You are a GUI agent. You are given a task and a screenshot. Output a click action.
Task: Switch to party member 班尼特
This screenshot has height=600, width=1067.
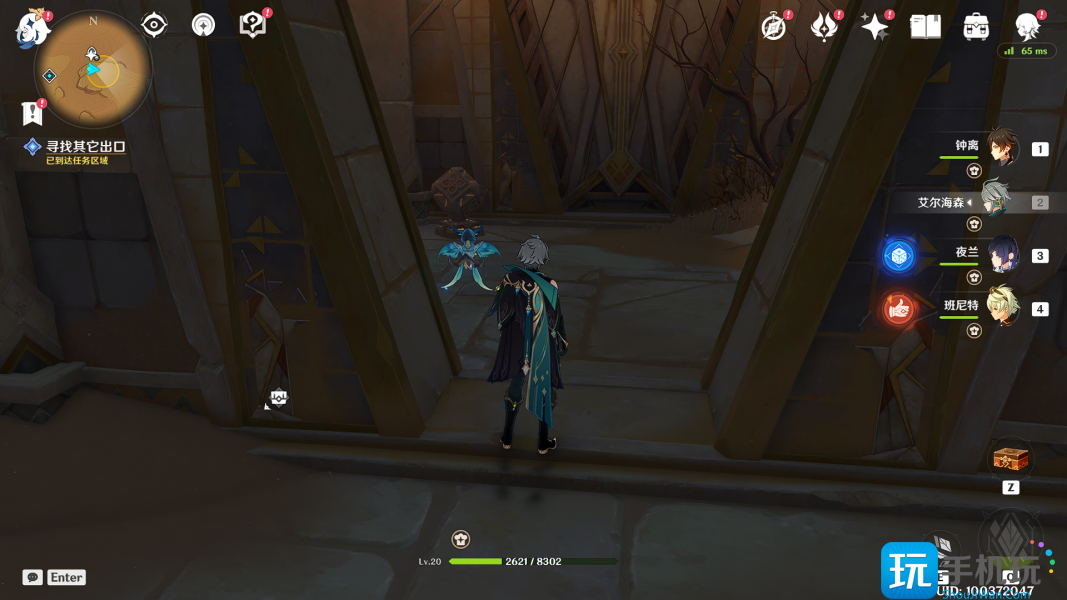pyautogui.click(x=1001, y=307)
